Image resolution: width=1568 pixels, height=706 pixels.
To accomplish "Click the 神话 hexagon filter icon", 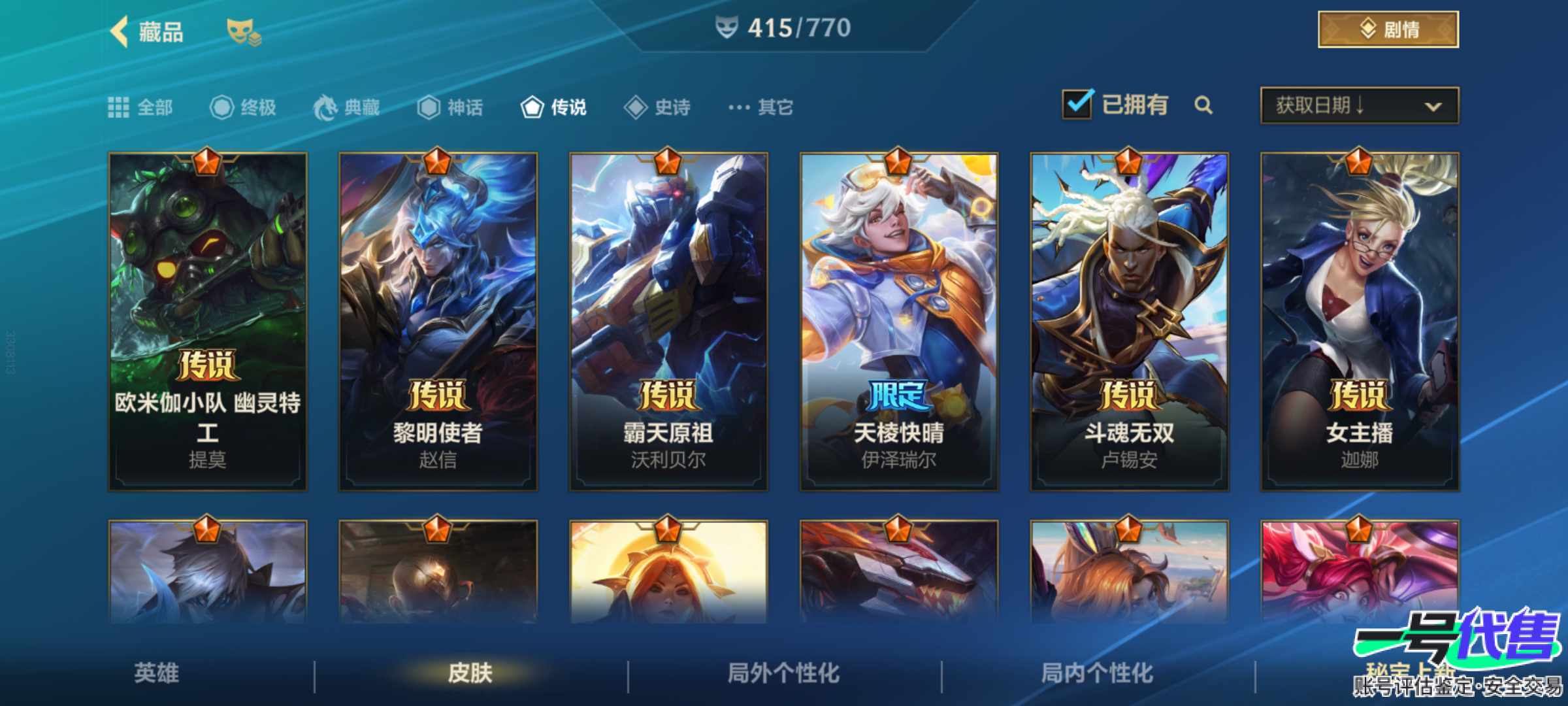I will point(429,107).
